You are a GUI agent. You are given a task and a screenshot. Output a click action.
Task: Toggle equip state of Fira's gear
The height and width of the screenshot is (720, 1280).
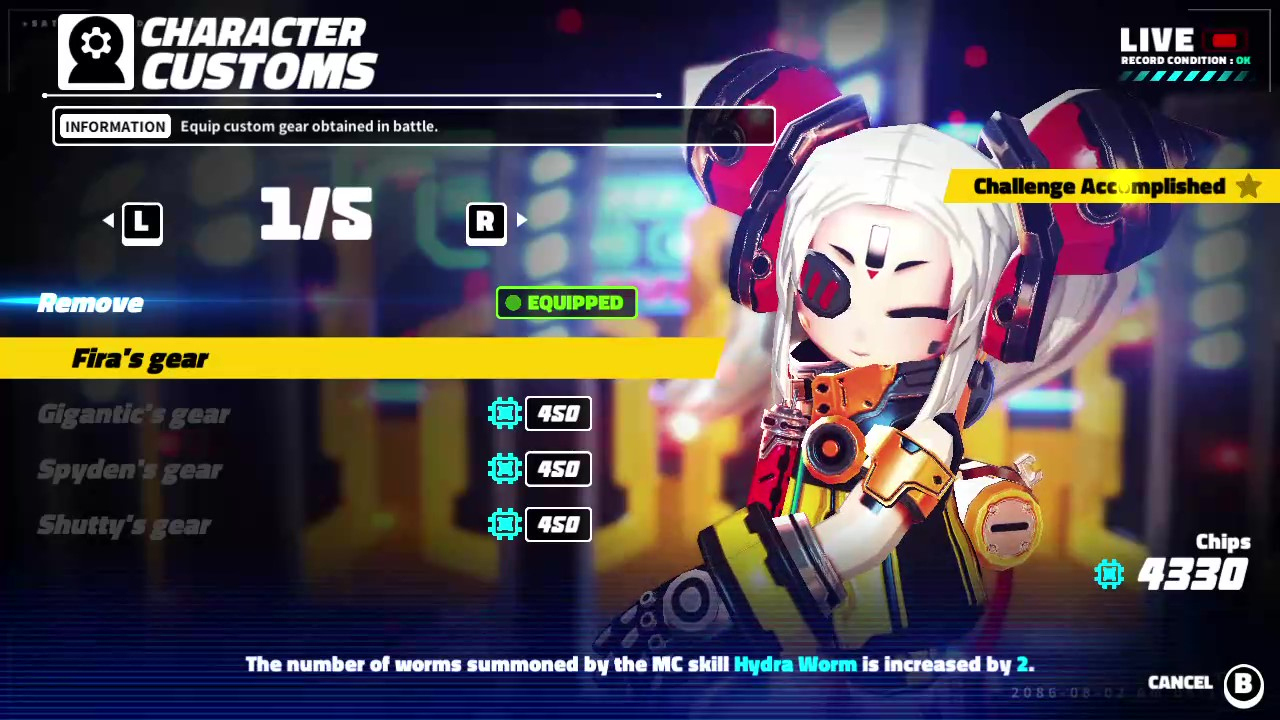(140, 358)
